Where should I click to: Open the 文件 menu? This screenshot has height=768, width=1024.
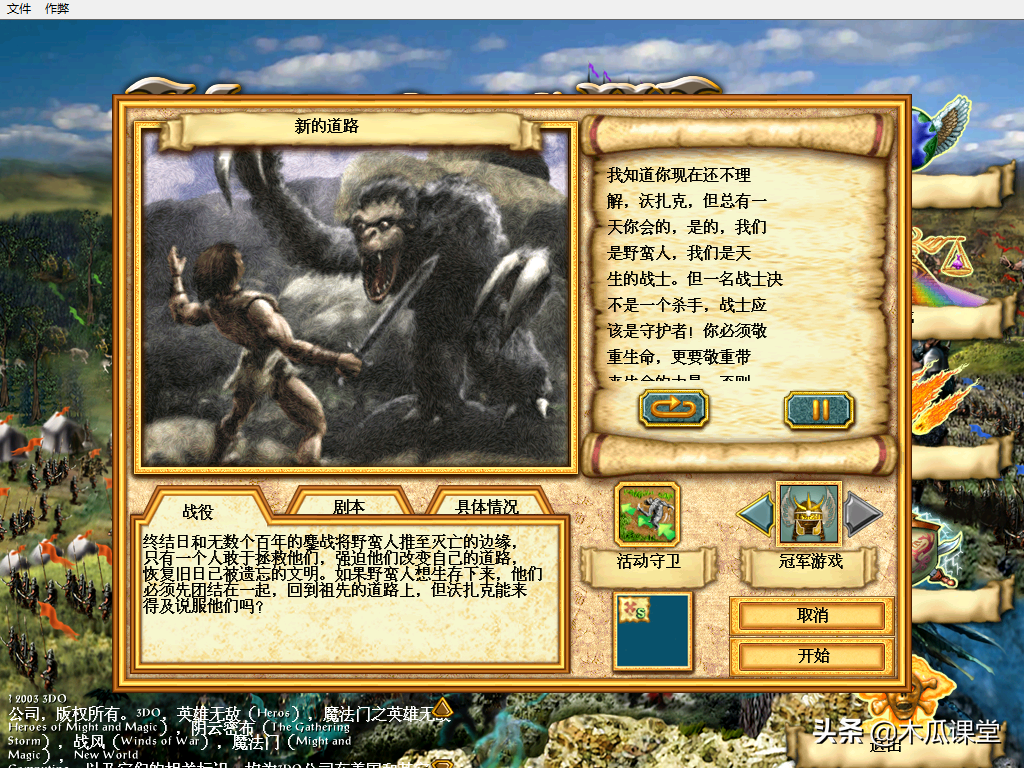[x=19, y=8]
